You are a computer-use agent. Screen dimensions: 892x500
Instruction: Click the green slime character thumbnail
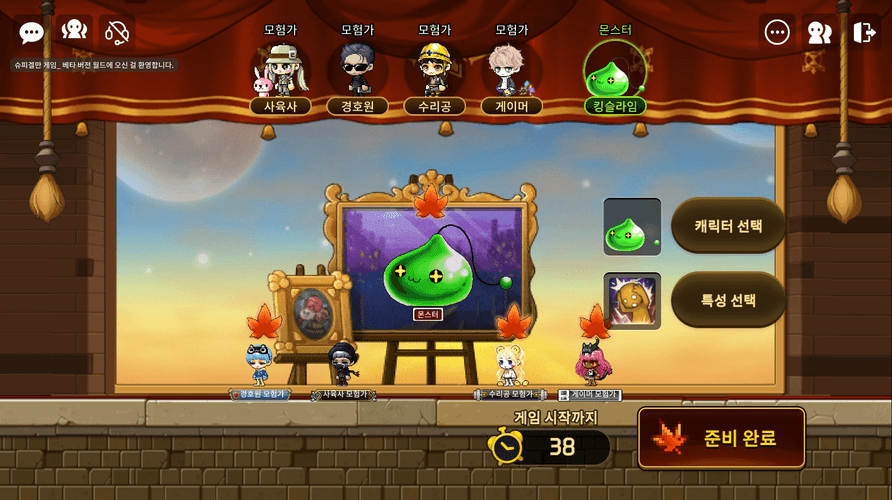(x=632, y=227)
